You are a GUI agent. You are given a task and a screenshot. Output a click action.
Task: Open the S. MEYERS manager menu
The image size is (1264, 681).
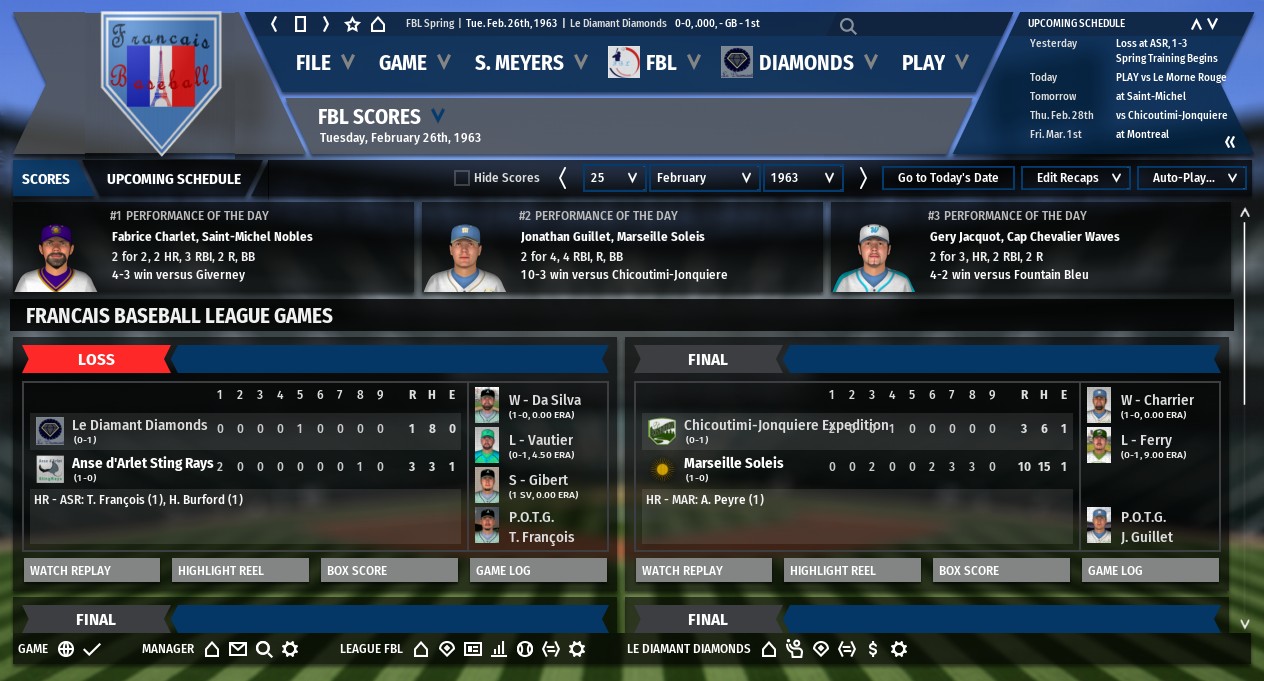click(530, 63)
